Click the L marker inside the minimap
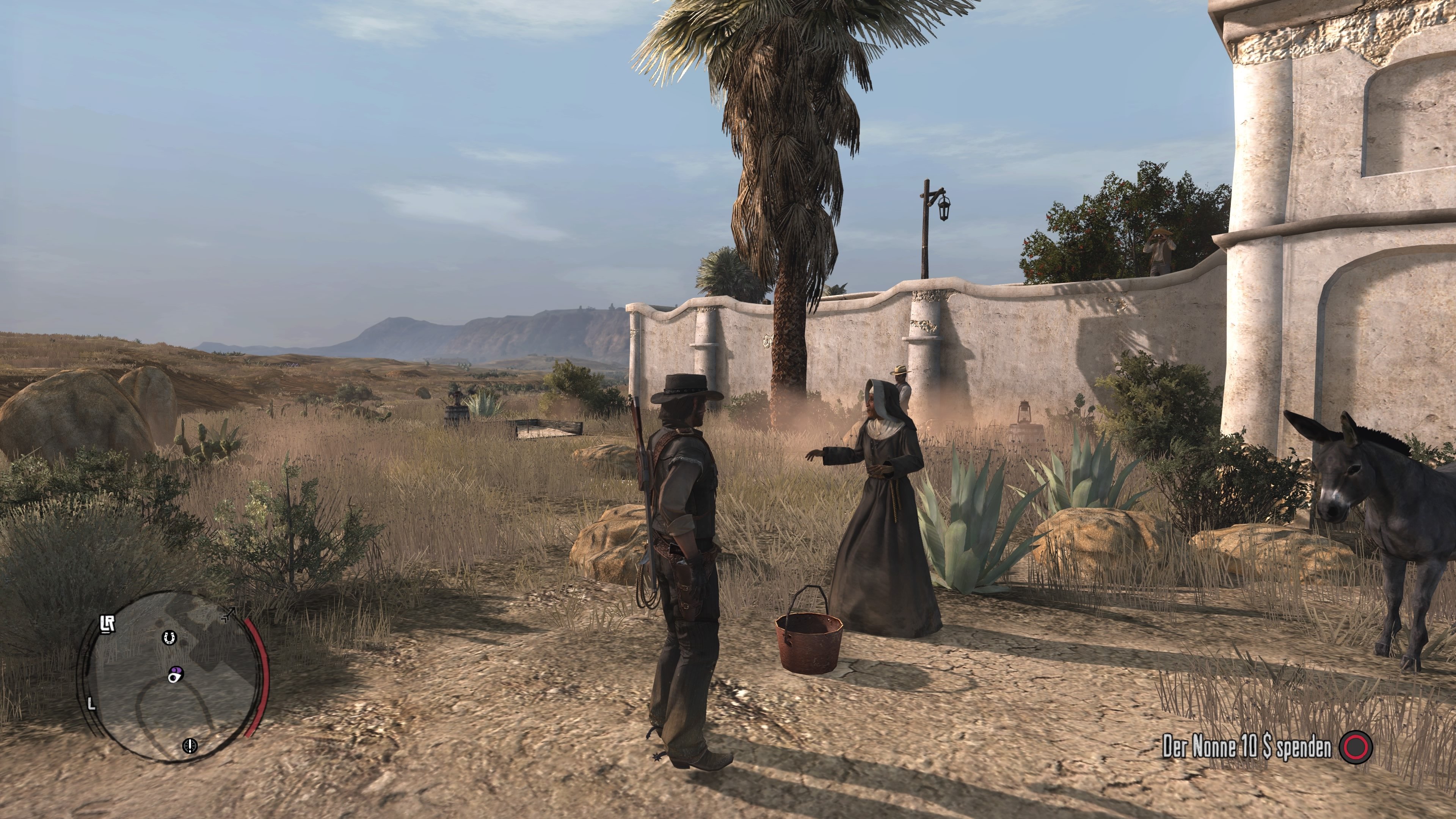Screen dimensions: 1456x819 (91, 704)
